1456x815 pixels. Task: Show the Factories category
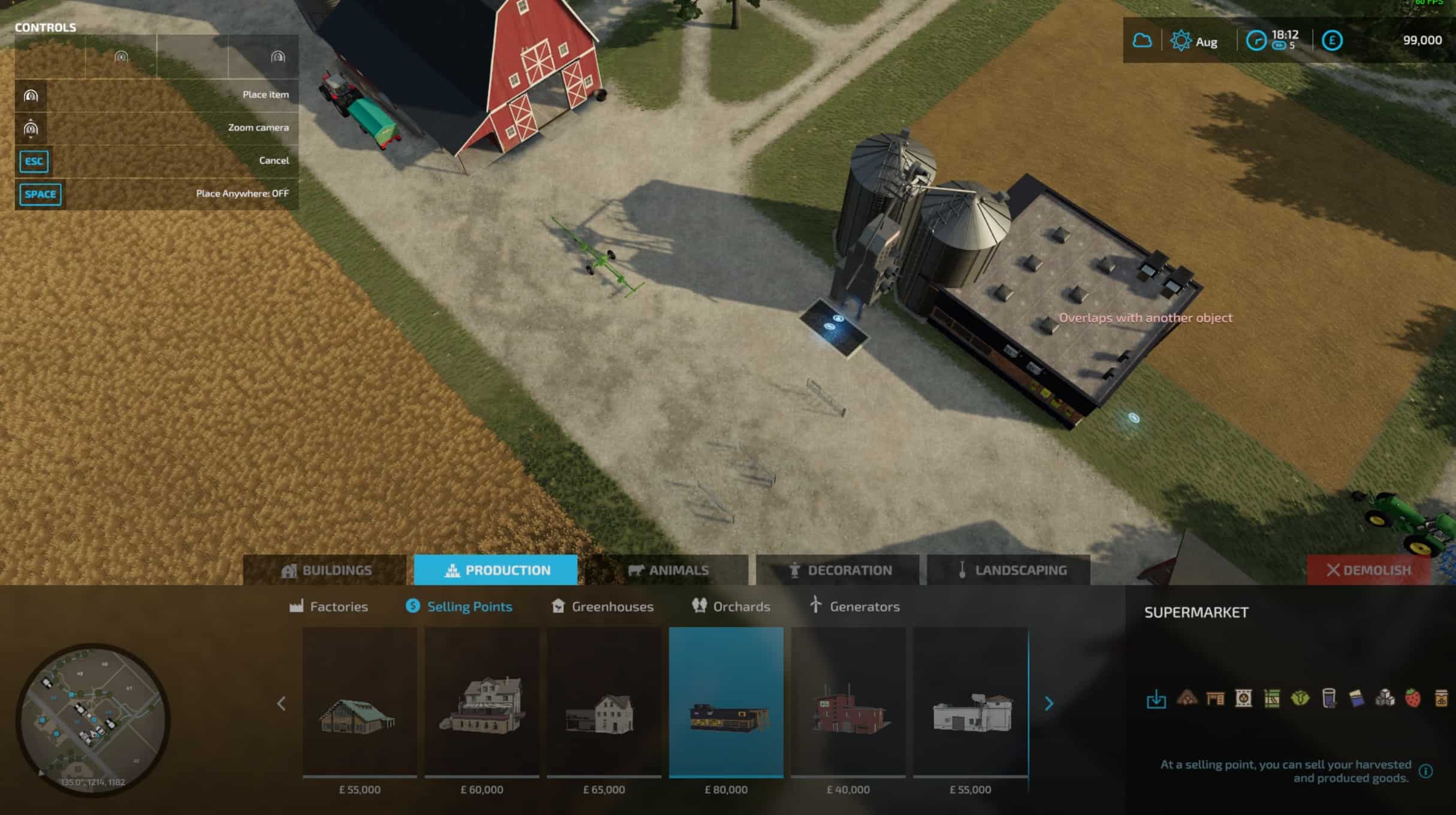[329, 606]
